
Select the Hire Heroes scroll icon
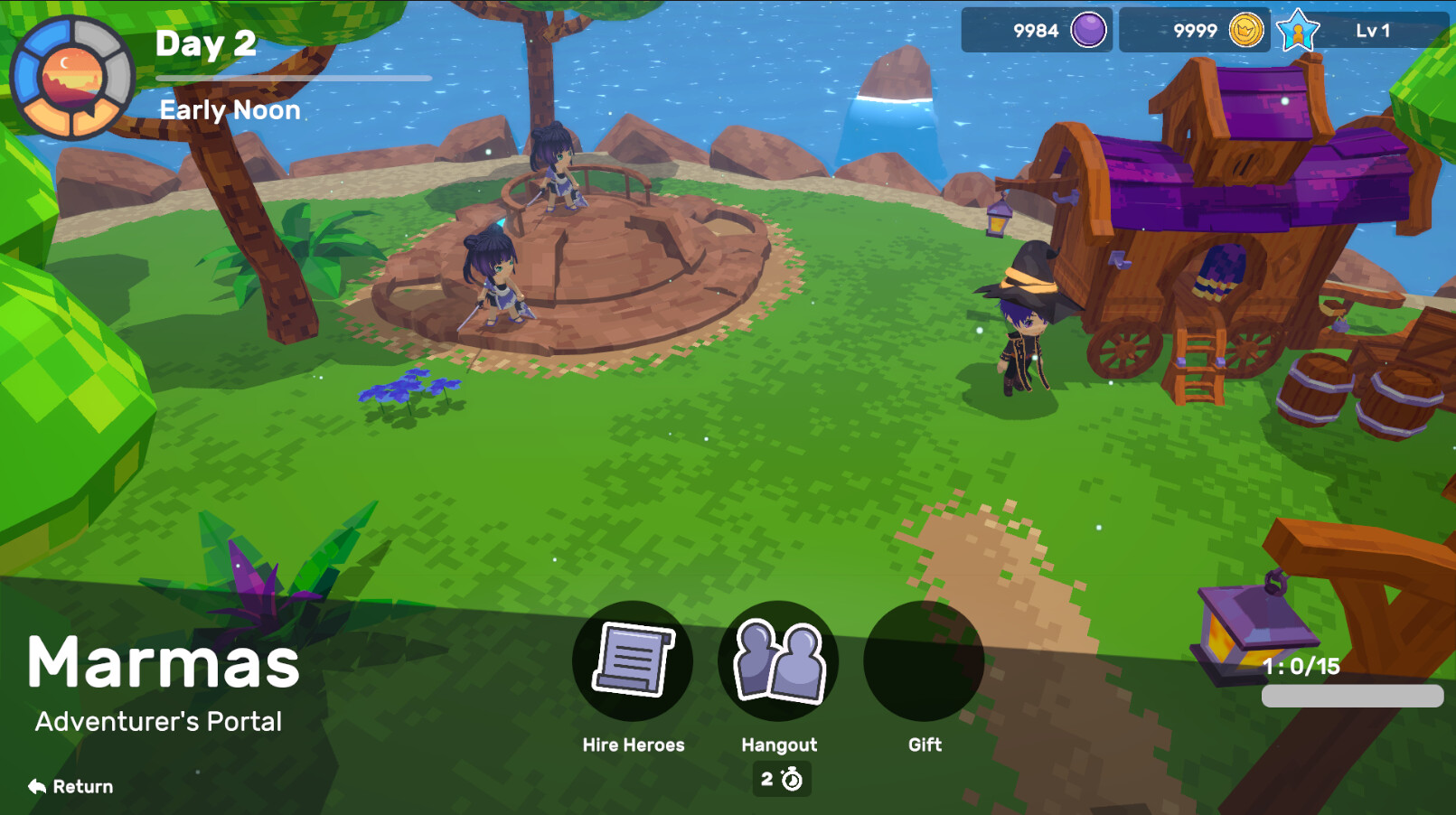point(633,660)
